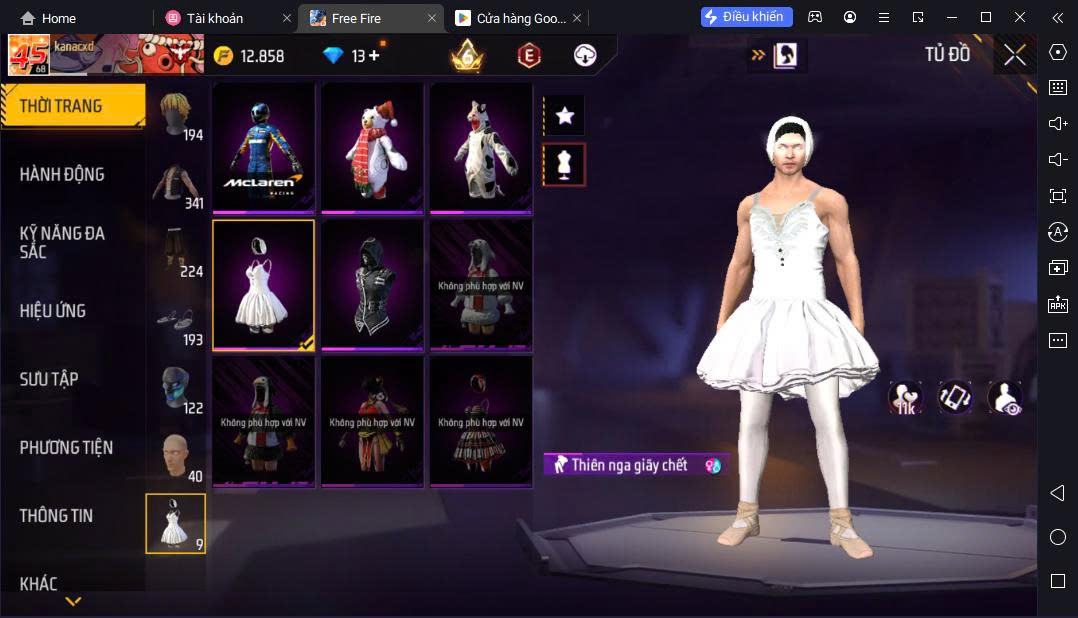
Task: Choose the black hooded outfit
Action: pyautogui.click(x=372, y=285)
